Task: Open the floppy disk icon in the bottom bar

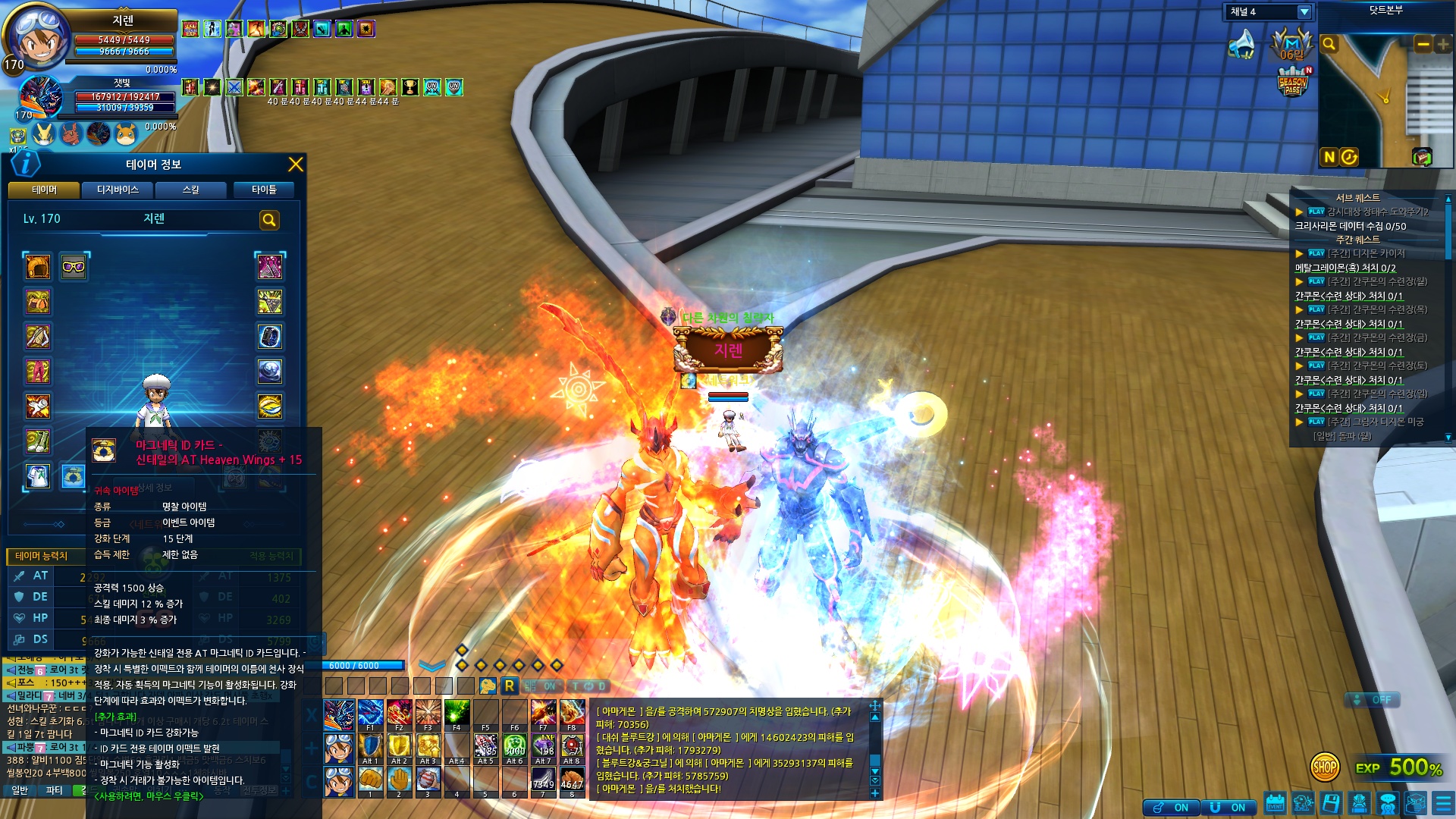Action: 1331,803
